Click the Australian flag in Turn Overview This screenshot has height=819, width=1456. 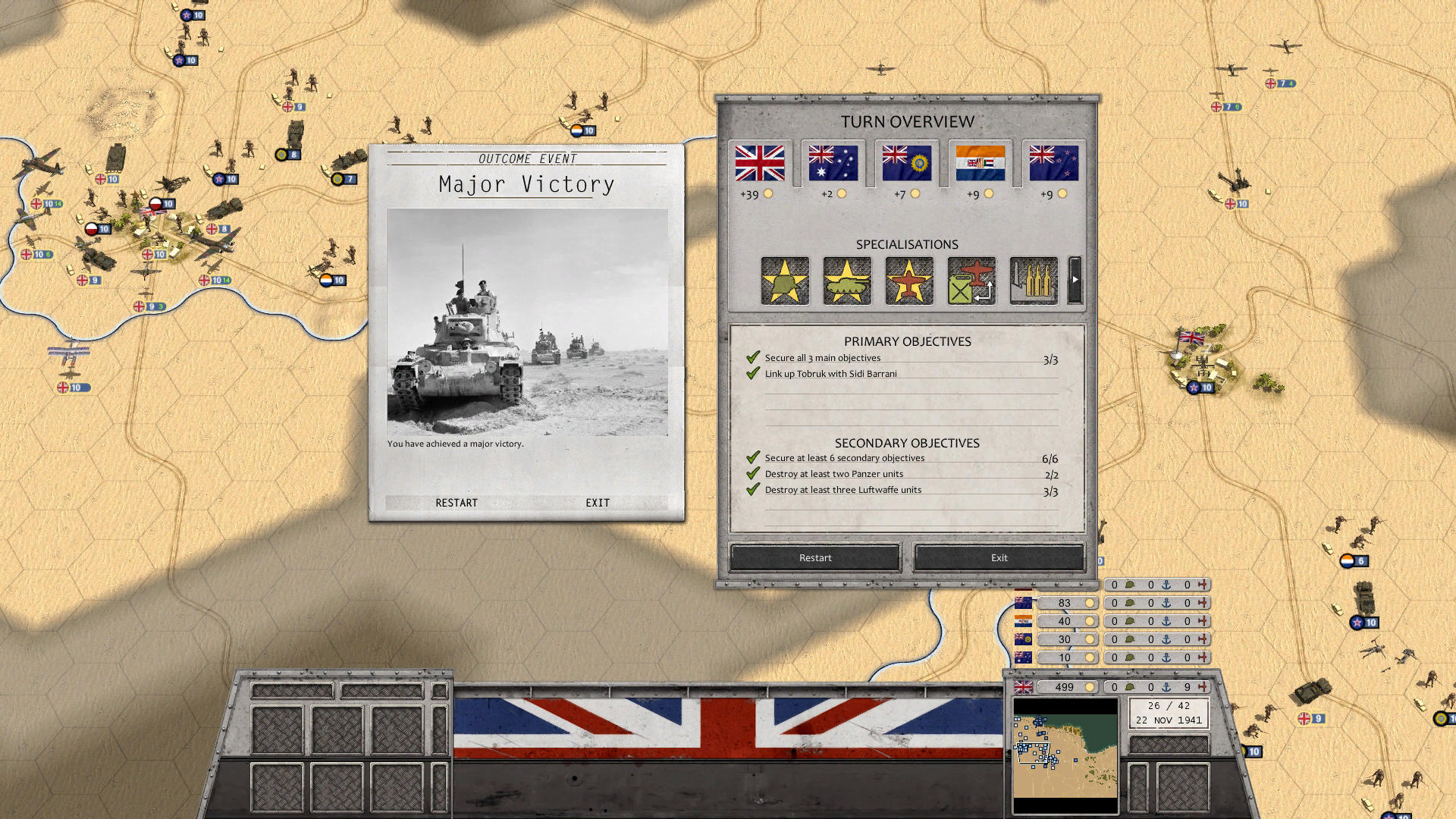point(832,162)
